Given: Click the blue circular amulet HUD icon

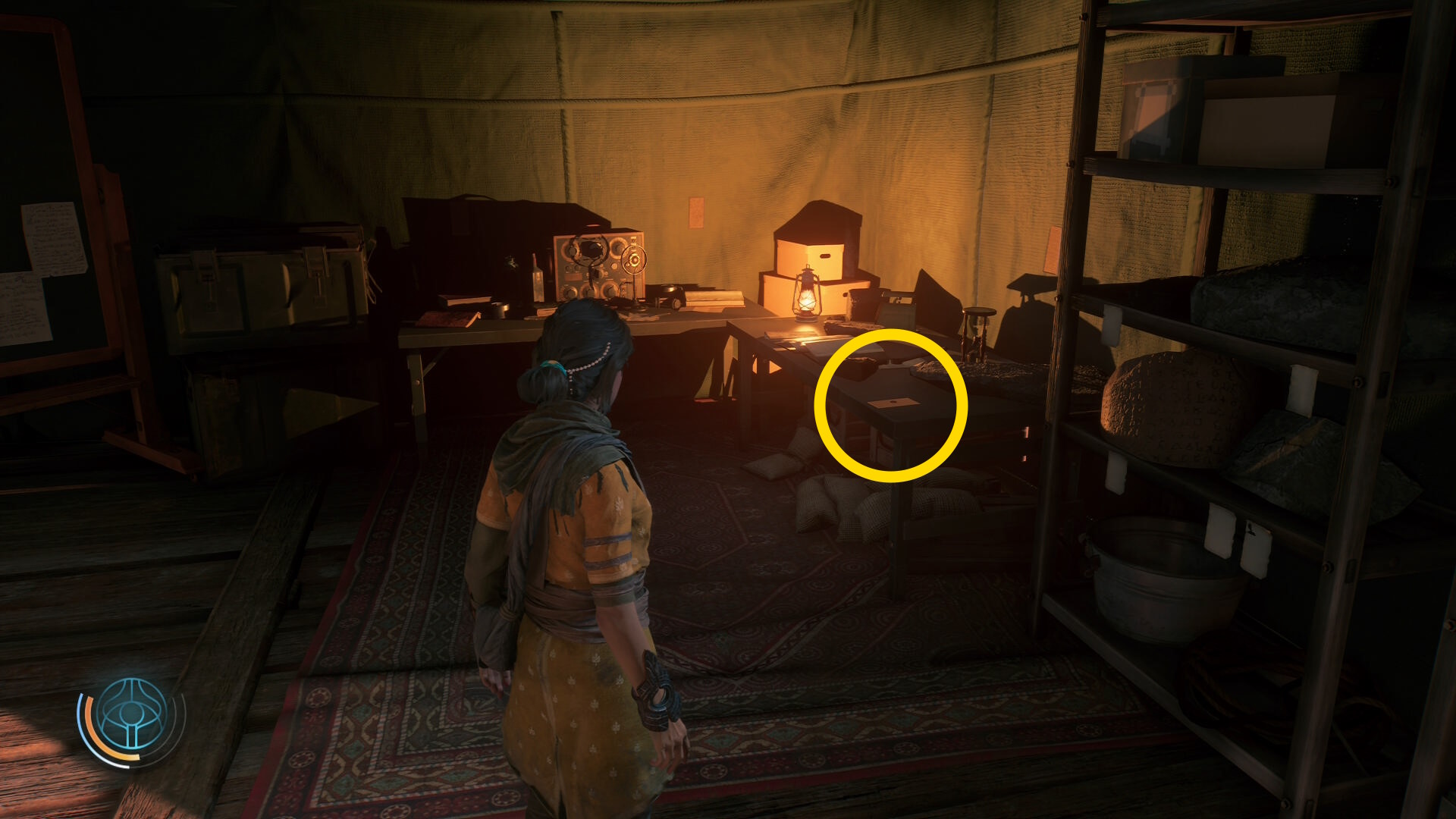Looking at the screenshot, I should [x=132, y=714].
